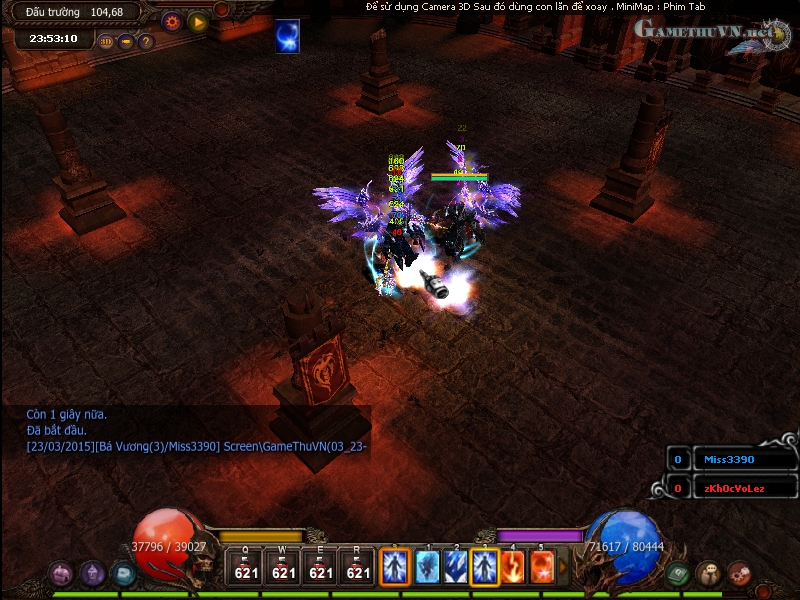The height and width of the screenshot is (600, 800).
Task: Activate the fire burst skill in slot 5
Action: tap(542, 567)
